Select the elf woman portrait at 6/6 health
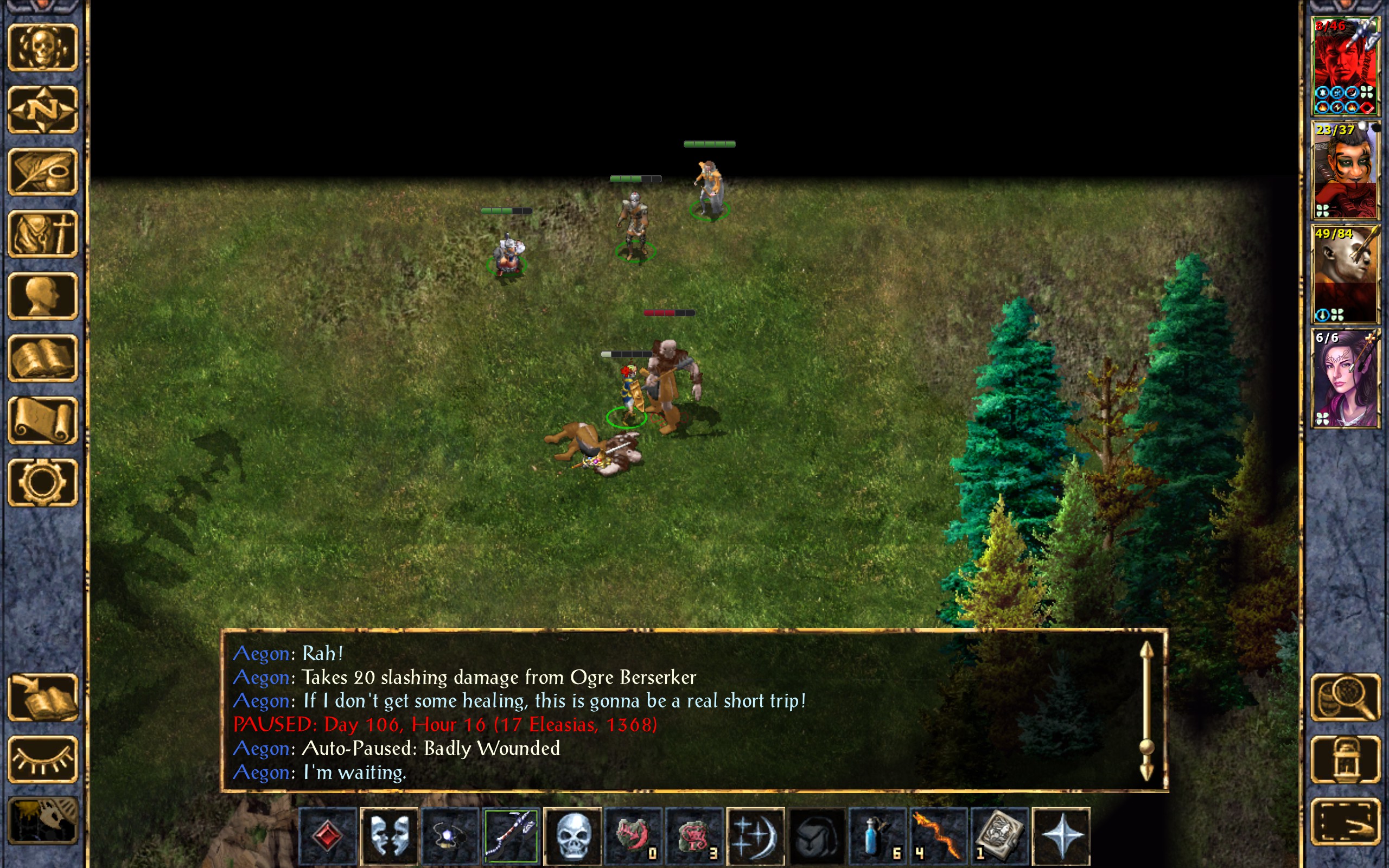The height and width of the screenshot is (868, 1389). (x=1345, y=378)
